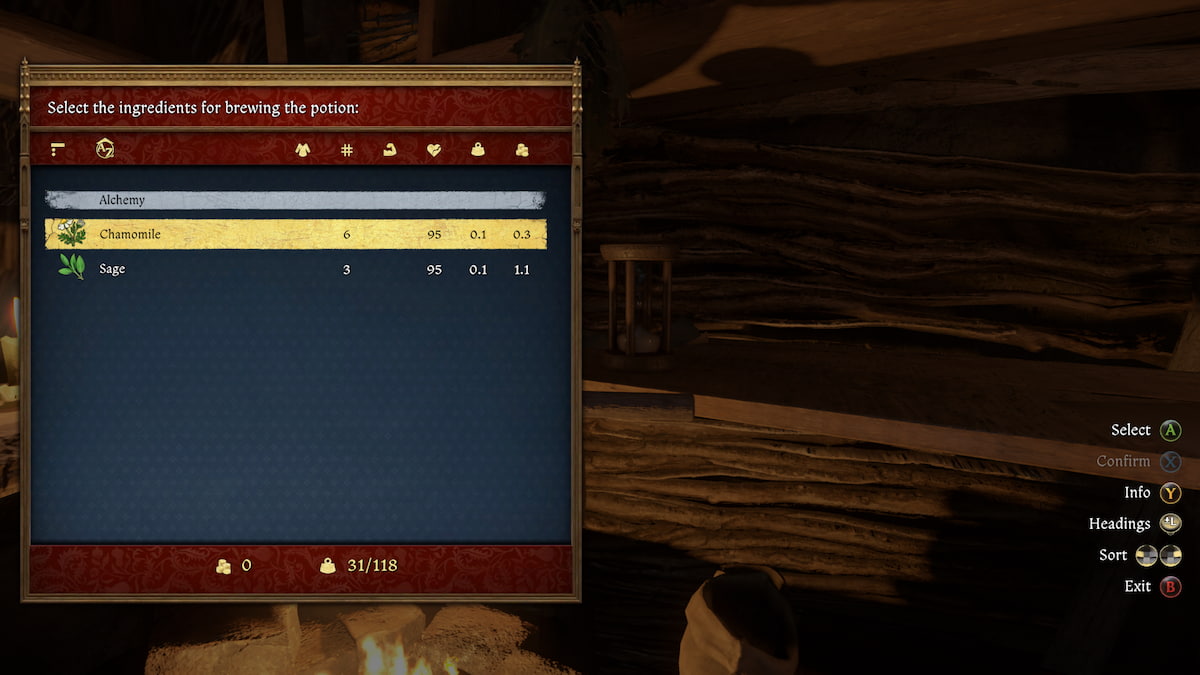Sort by quantity using the hash icon
The width and height of the screenshot is (1200, 675).
(x=347, y=150)
